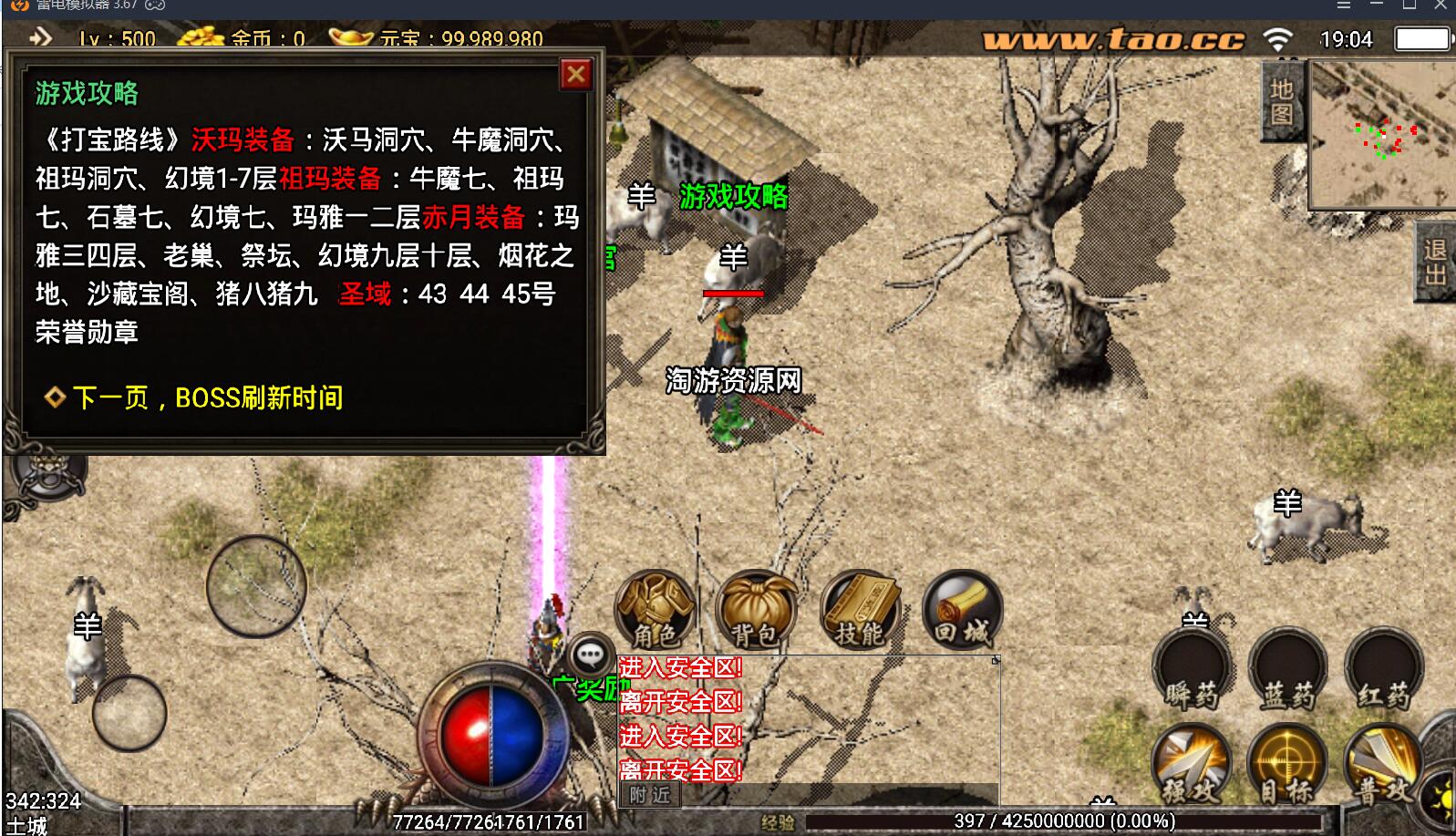This screenshot has height=836, width=1456.
Task: Use the 瞬药 instant potion slot
Action: pyautogui.click(x=1192, y=672)
